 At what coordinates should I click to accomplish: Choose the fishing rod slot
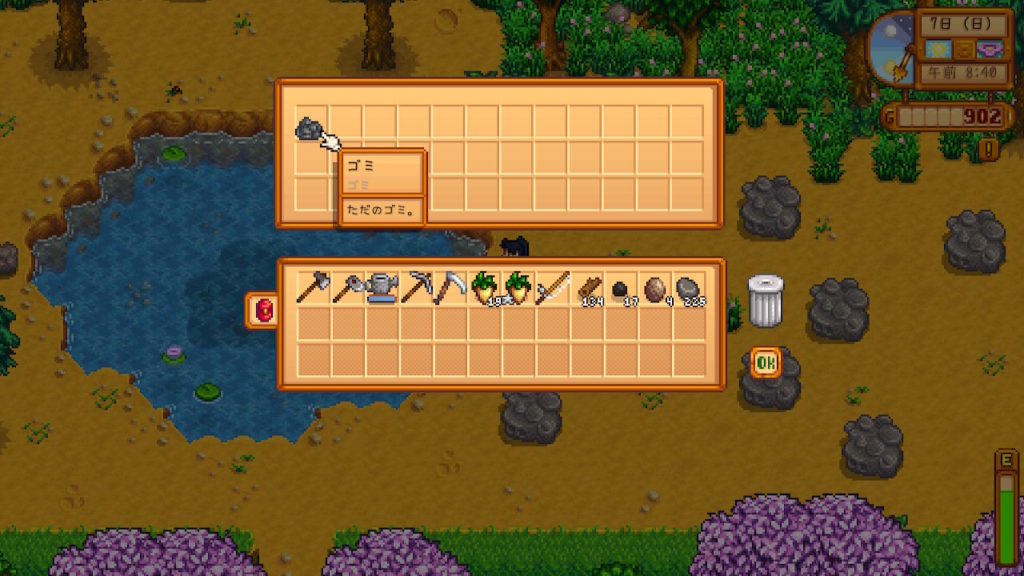[x=552, y=288]
